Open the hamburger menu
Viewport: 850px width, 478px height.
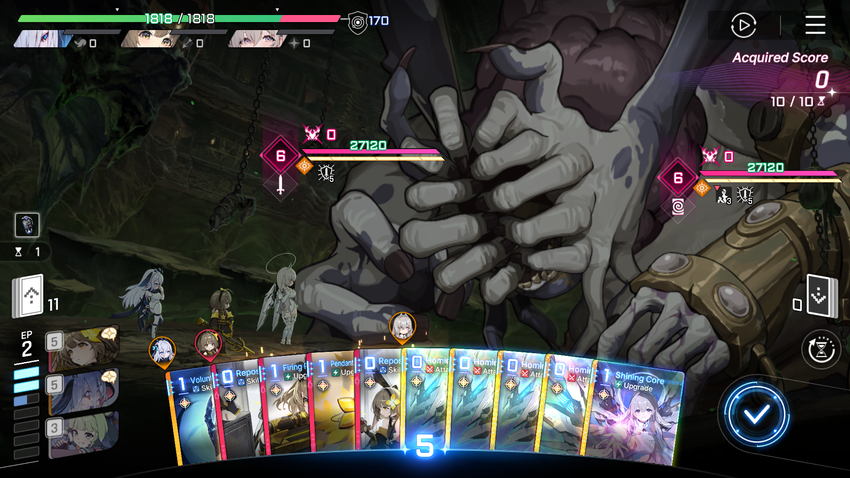[815, 25]
